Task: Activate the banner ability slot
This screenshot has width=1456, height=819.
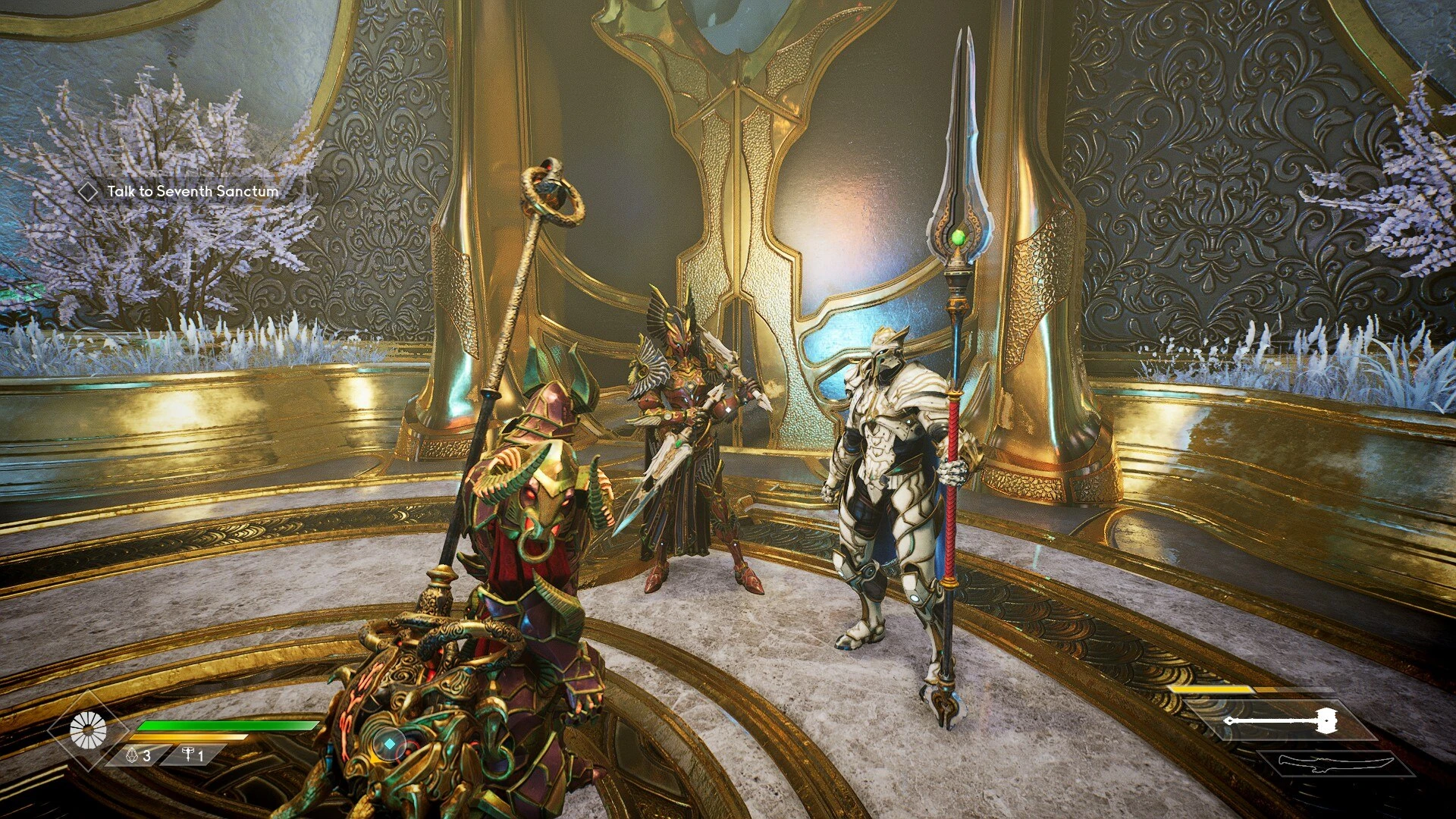Action: pyautogui.click(x=193, y=755)
